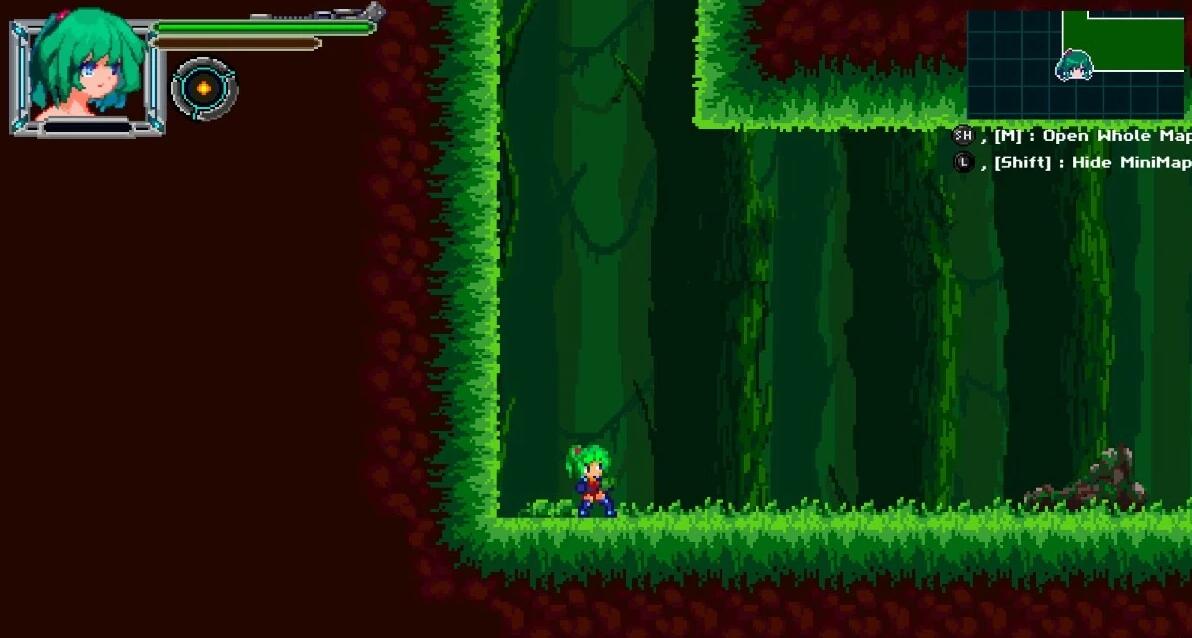Screen dimensions: 1192x638
Task: Click the orange orb weapon icon
Action: [x=204, y=88]
